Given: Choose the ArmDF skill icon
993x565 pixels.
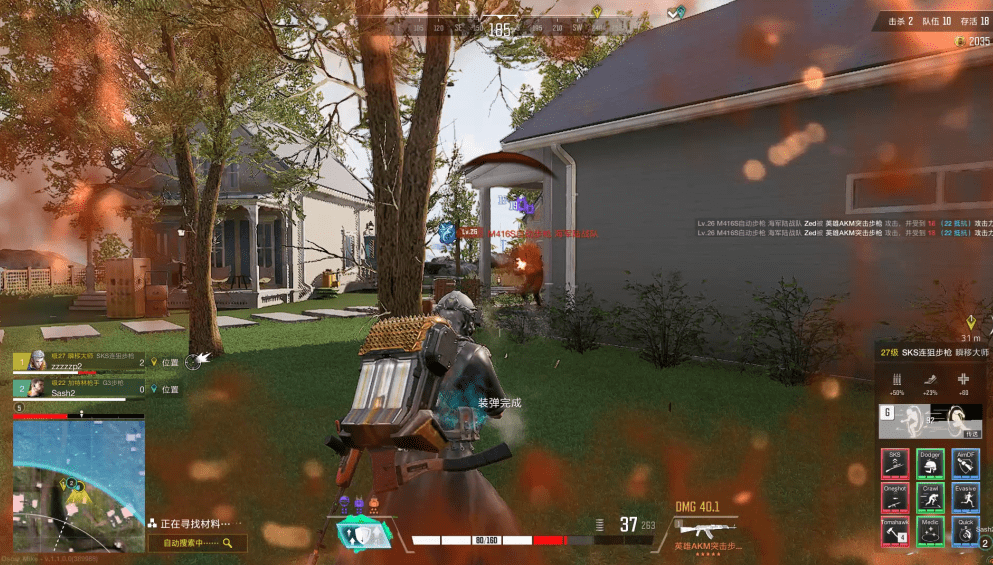Looking at the screenshot, I should 965,463.
